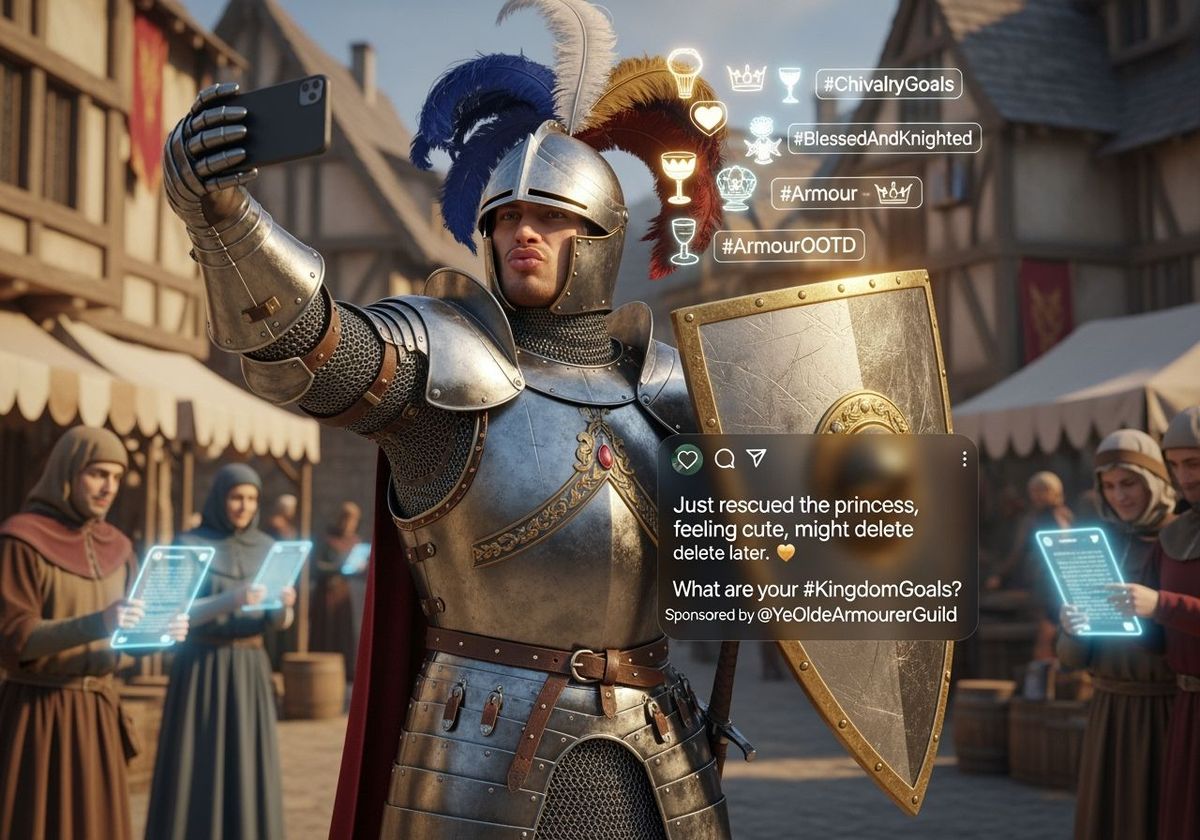Open comments via the speech bubble icon
The image size is (1200, 840).
click(725, 458)
